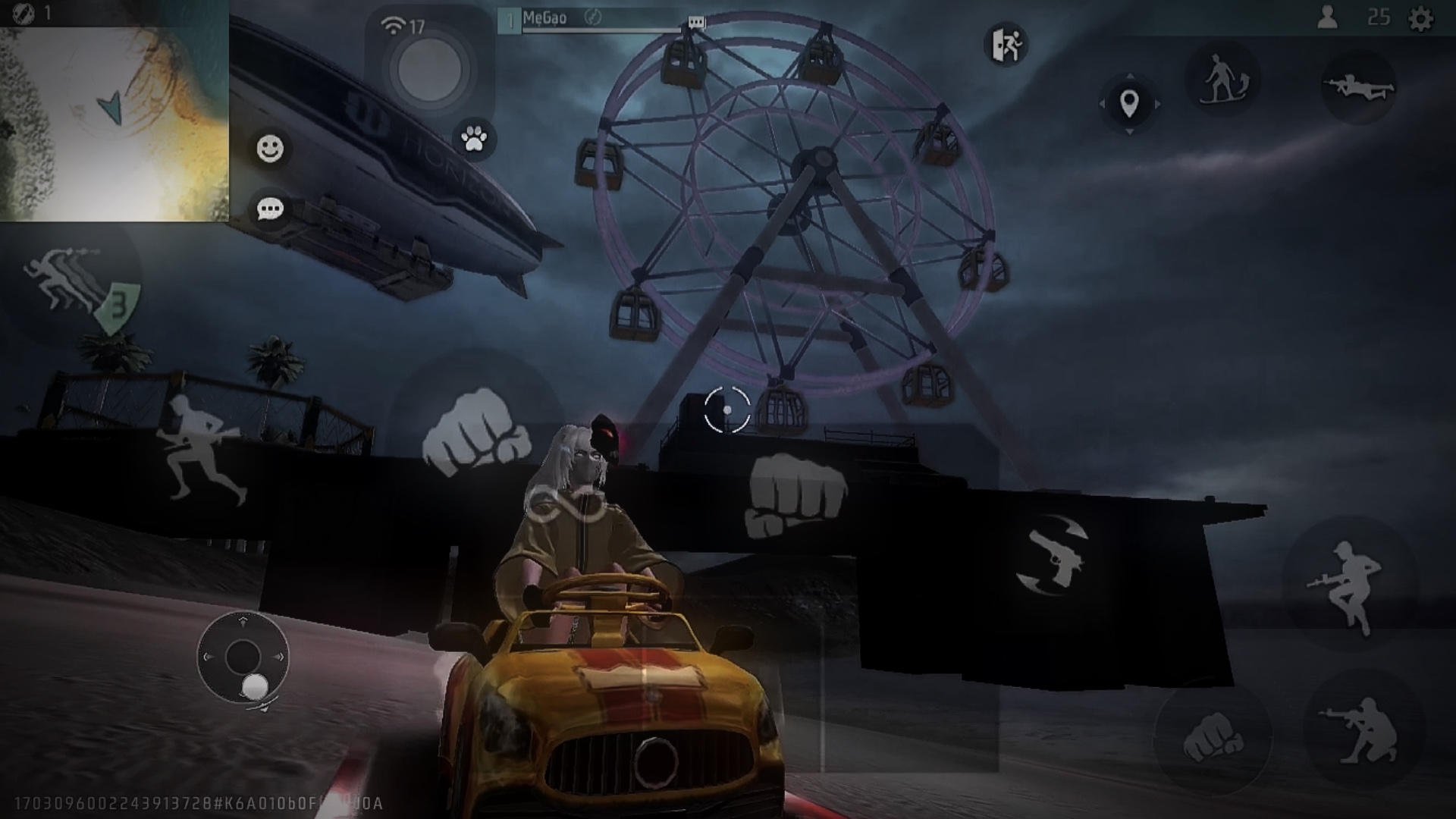
Task: Select teammate MẹGạo's name bar
Action: pyautogui.click(x=599, y=20)
